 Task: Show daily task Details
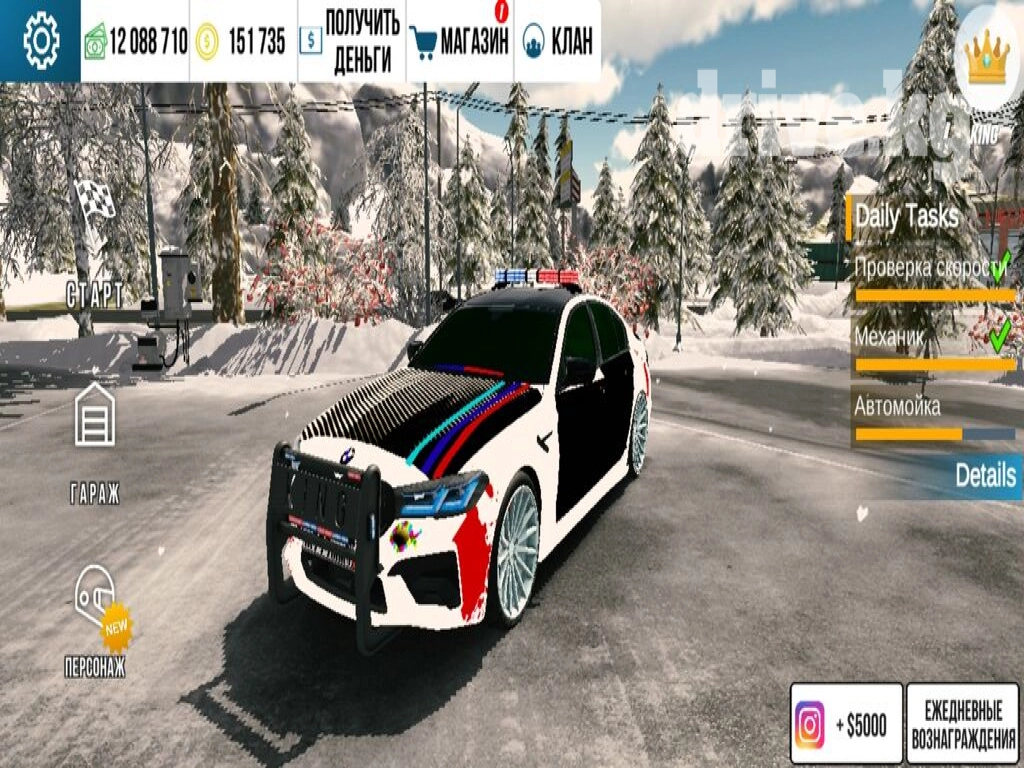click(x=984, y=475)
